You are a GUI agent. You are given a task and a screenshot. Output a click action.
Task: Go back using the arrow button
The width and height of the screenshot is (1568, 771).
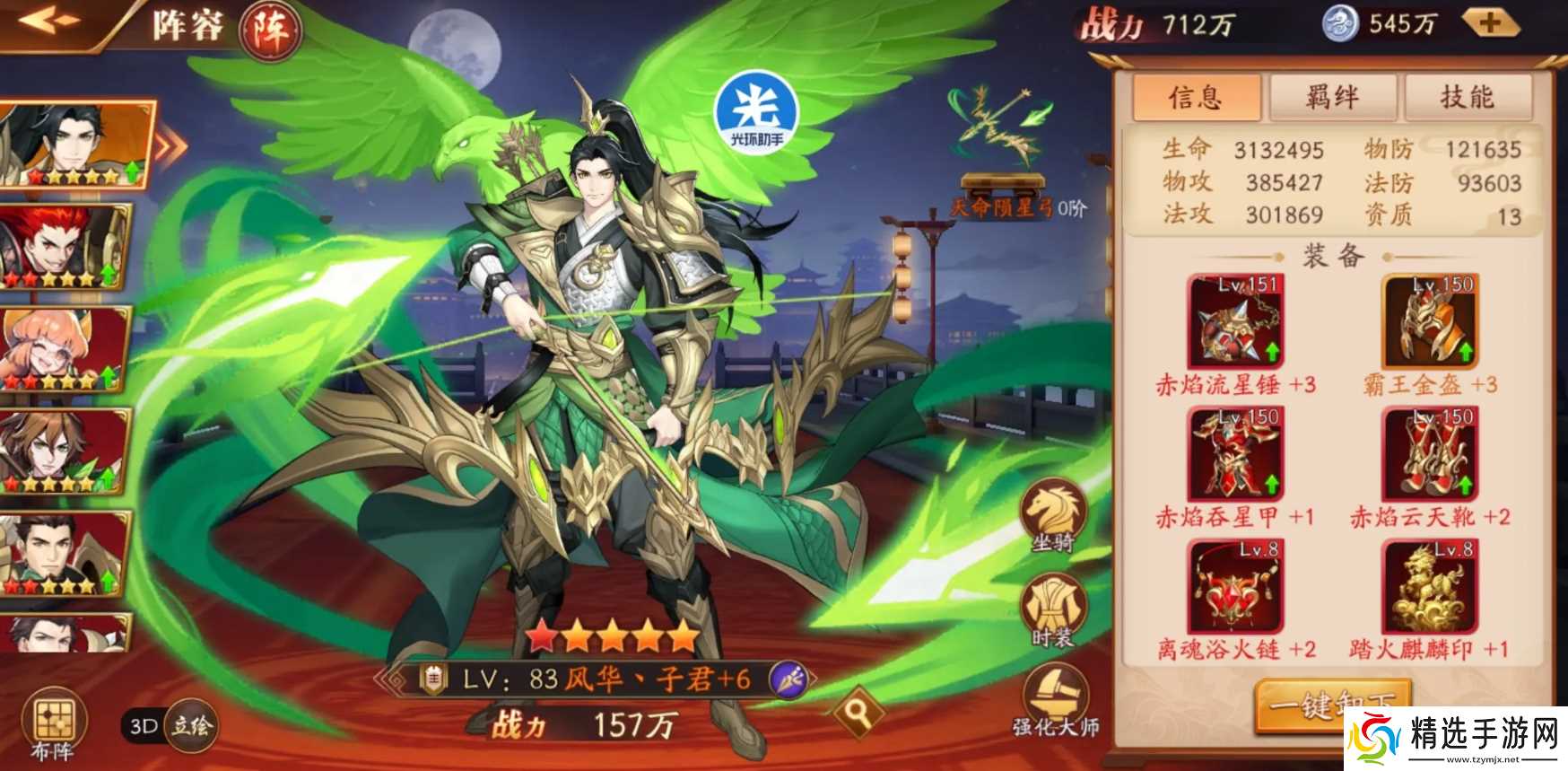point(47,21)
